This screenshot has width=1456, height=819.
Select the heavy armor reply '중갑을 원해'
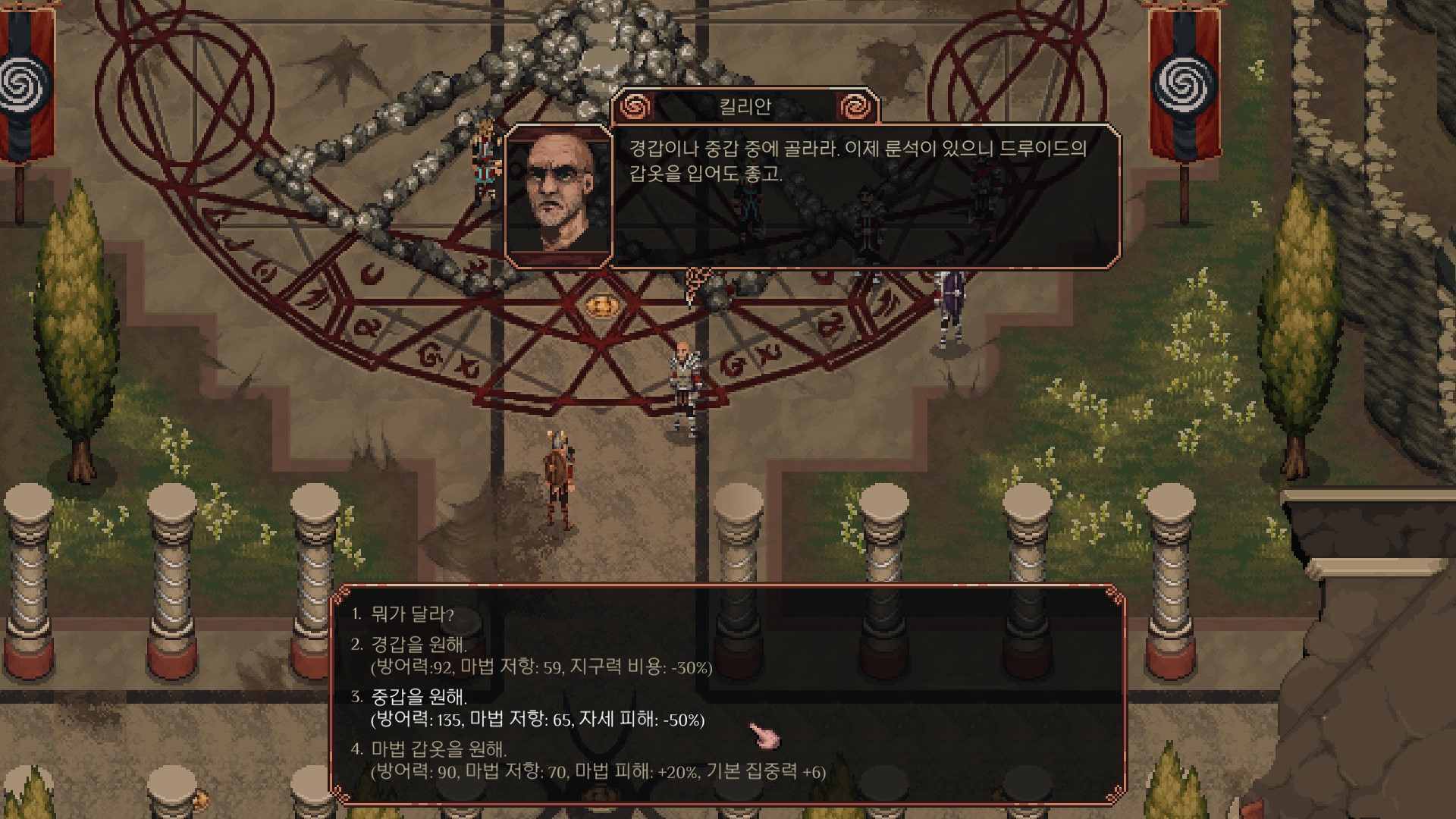(419, 698)
